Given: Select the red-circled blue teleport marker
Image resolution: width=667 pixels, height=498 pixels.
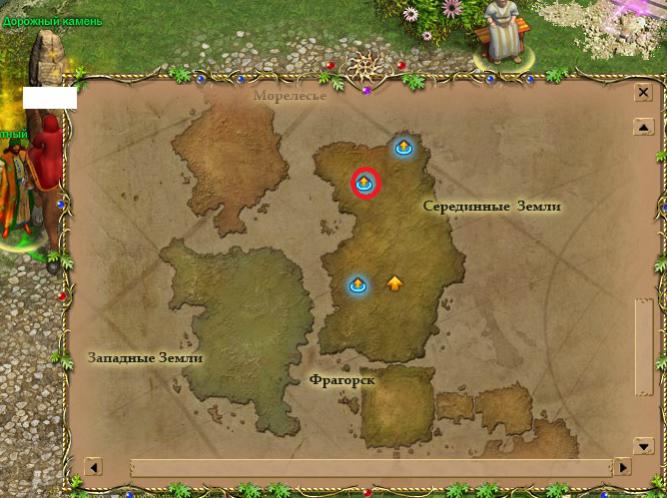Looking at the screenshot, I should click(366, 183).
